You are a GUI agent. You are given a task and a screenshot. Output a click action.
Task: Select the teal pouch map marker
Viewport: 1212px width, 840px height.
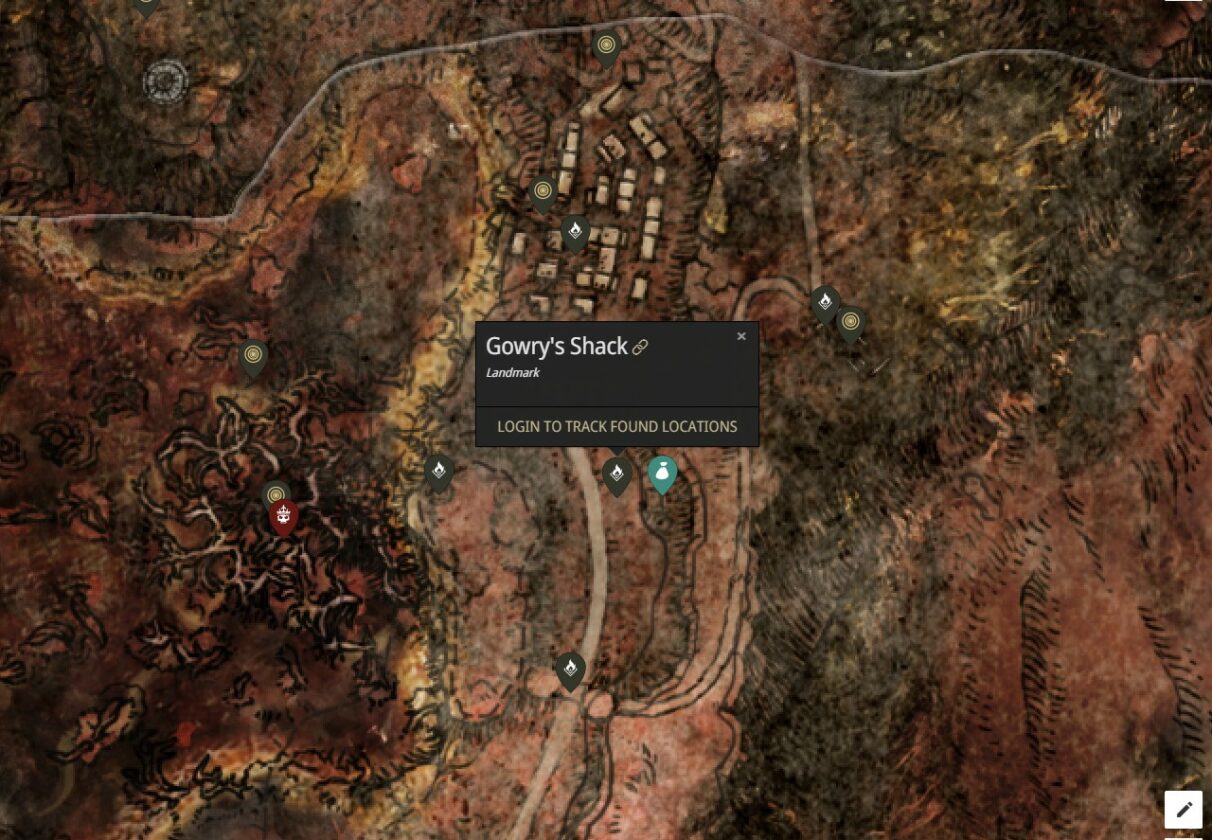click(x=662, y=474)
